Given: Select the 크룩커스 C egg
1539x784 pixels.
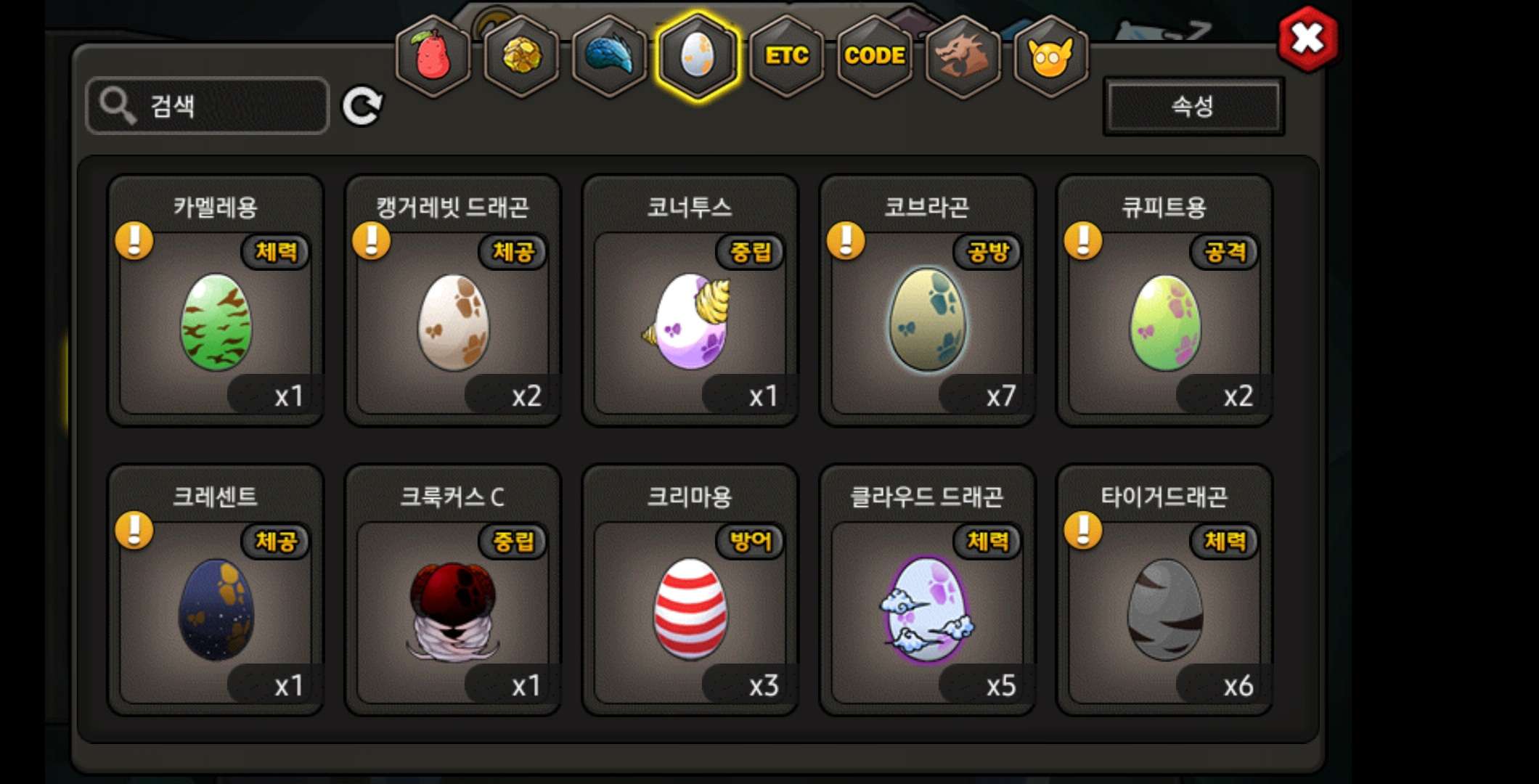Looking at the screenshot, I should click(x=453, y=610).
